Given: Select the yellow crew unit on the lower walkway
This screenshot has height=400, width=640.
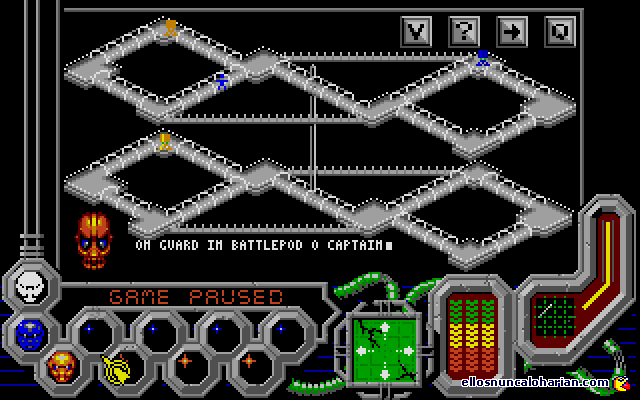Looking at the screenshot, I should coord(164,142).
